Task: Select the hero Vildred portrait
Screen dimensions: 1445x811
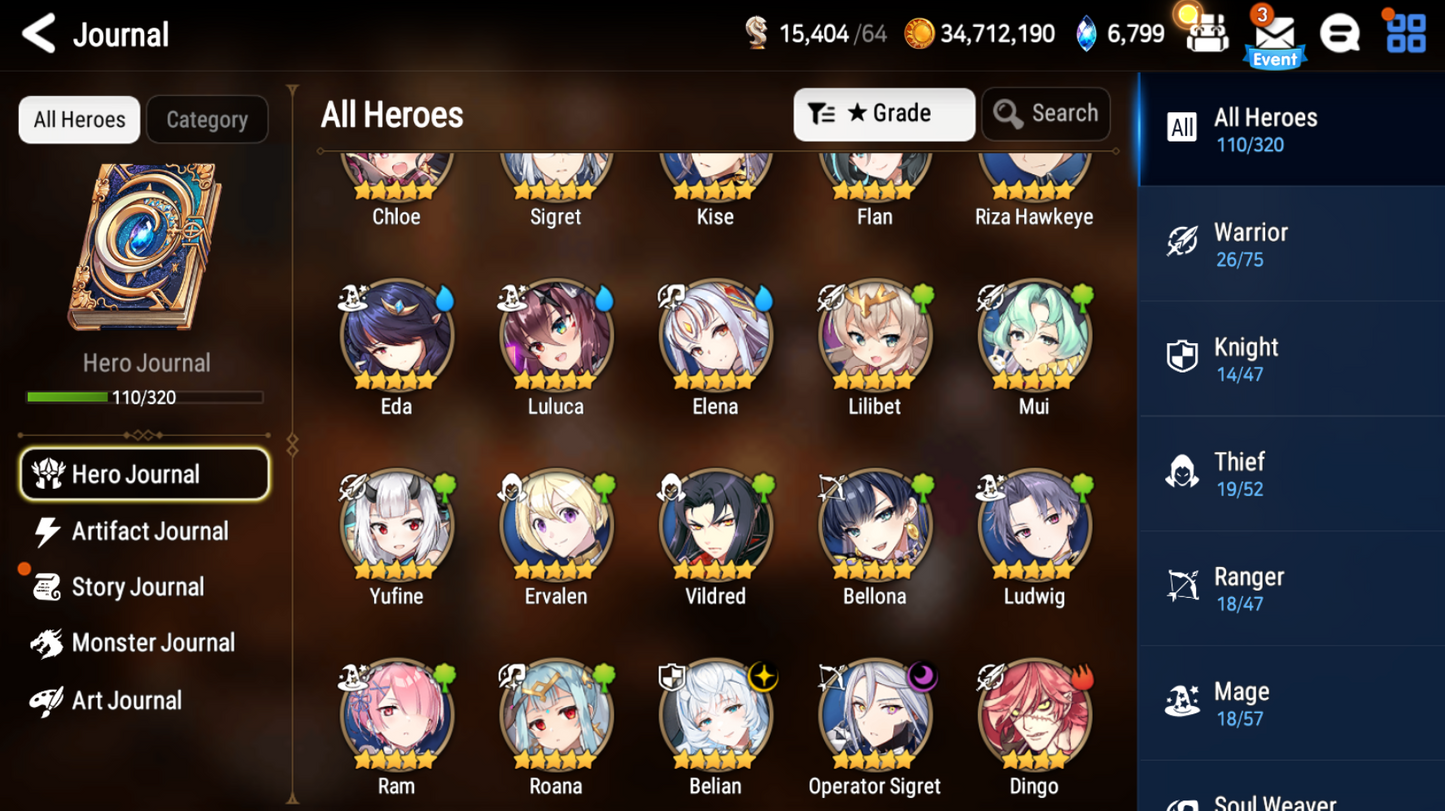Action: coord(715,527)
